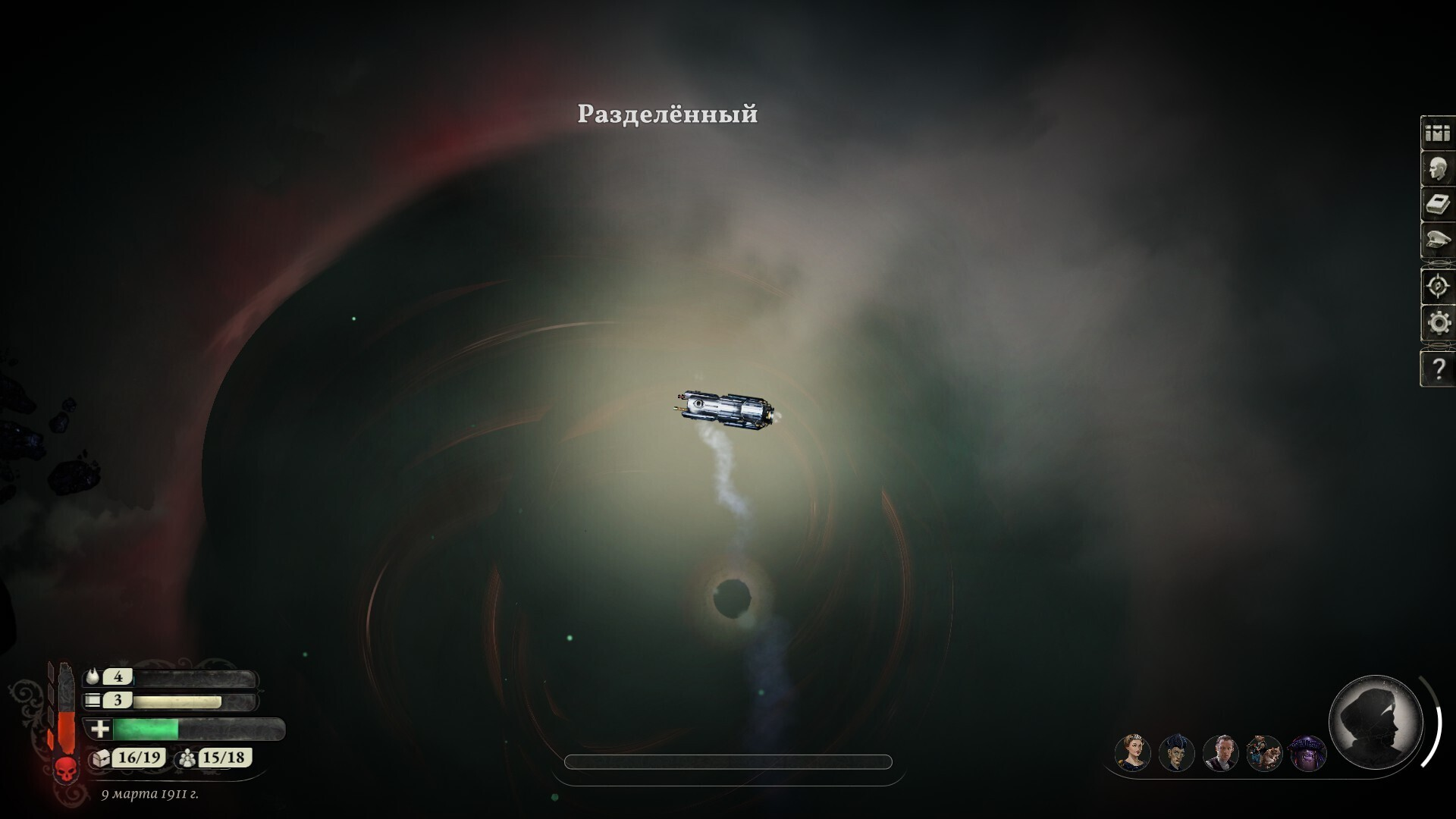Open the compass chart button
Screen dimensions: 1456x819
click(1438, 287)
